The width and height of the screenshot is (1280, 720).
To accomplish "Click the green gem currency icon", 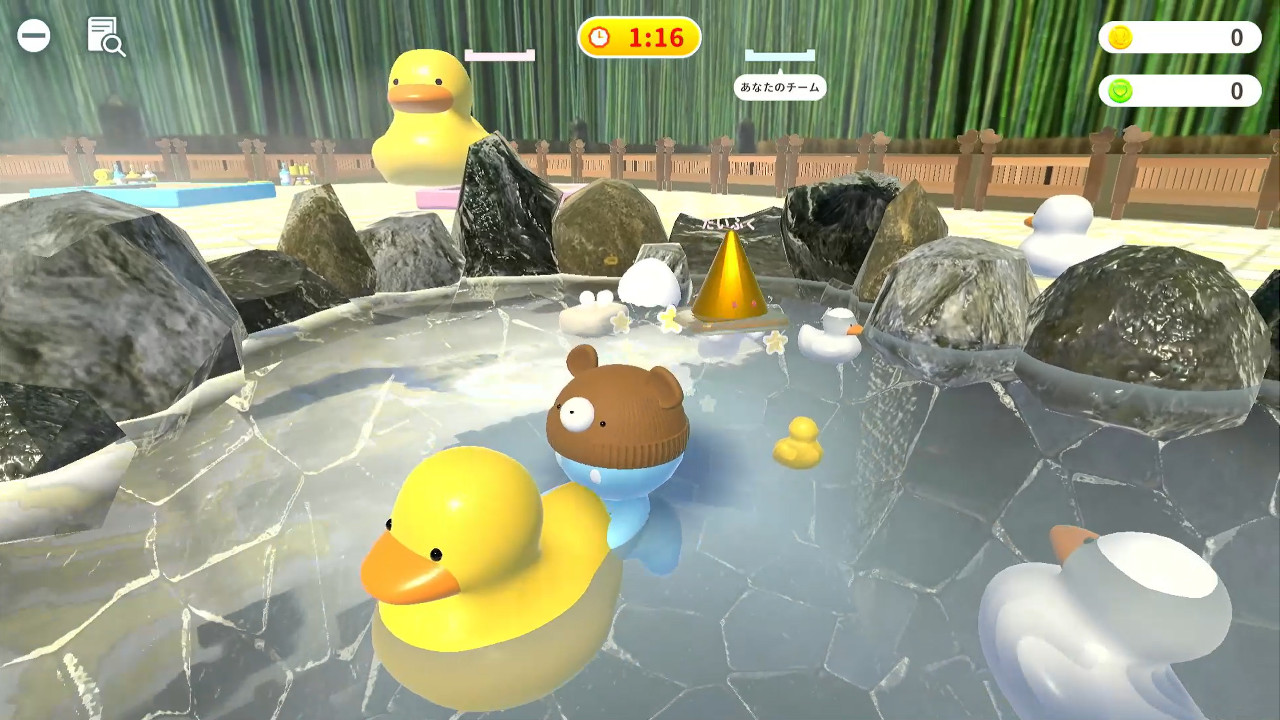I will pyautogui.click(x=1123, y=91).
